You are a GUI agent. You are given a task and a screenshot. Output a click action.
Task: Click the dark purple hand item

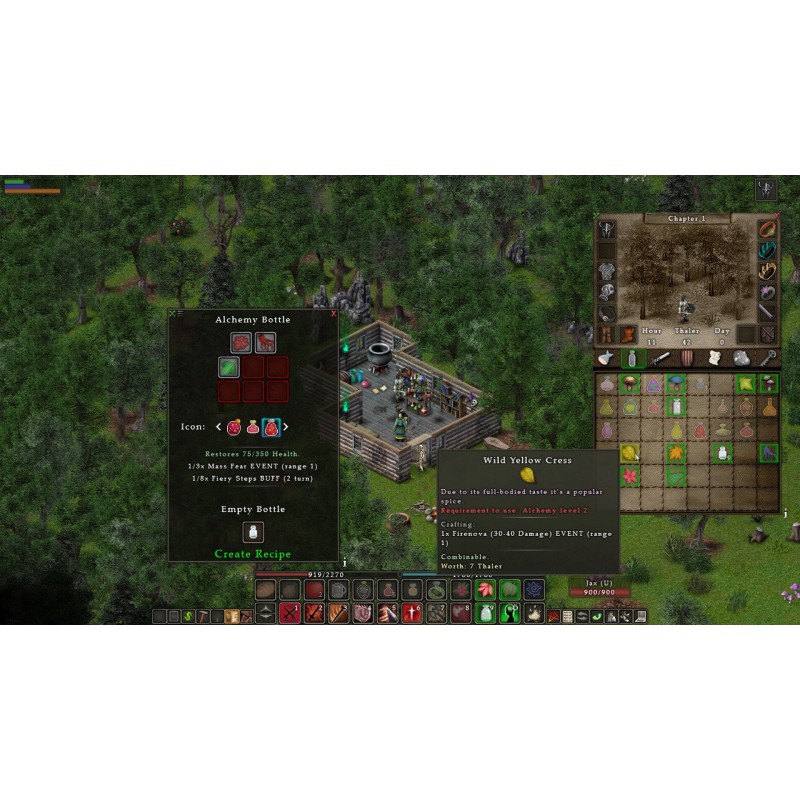(x=768, y=453)
